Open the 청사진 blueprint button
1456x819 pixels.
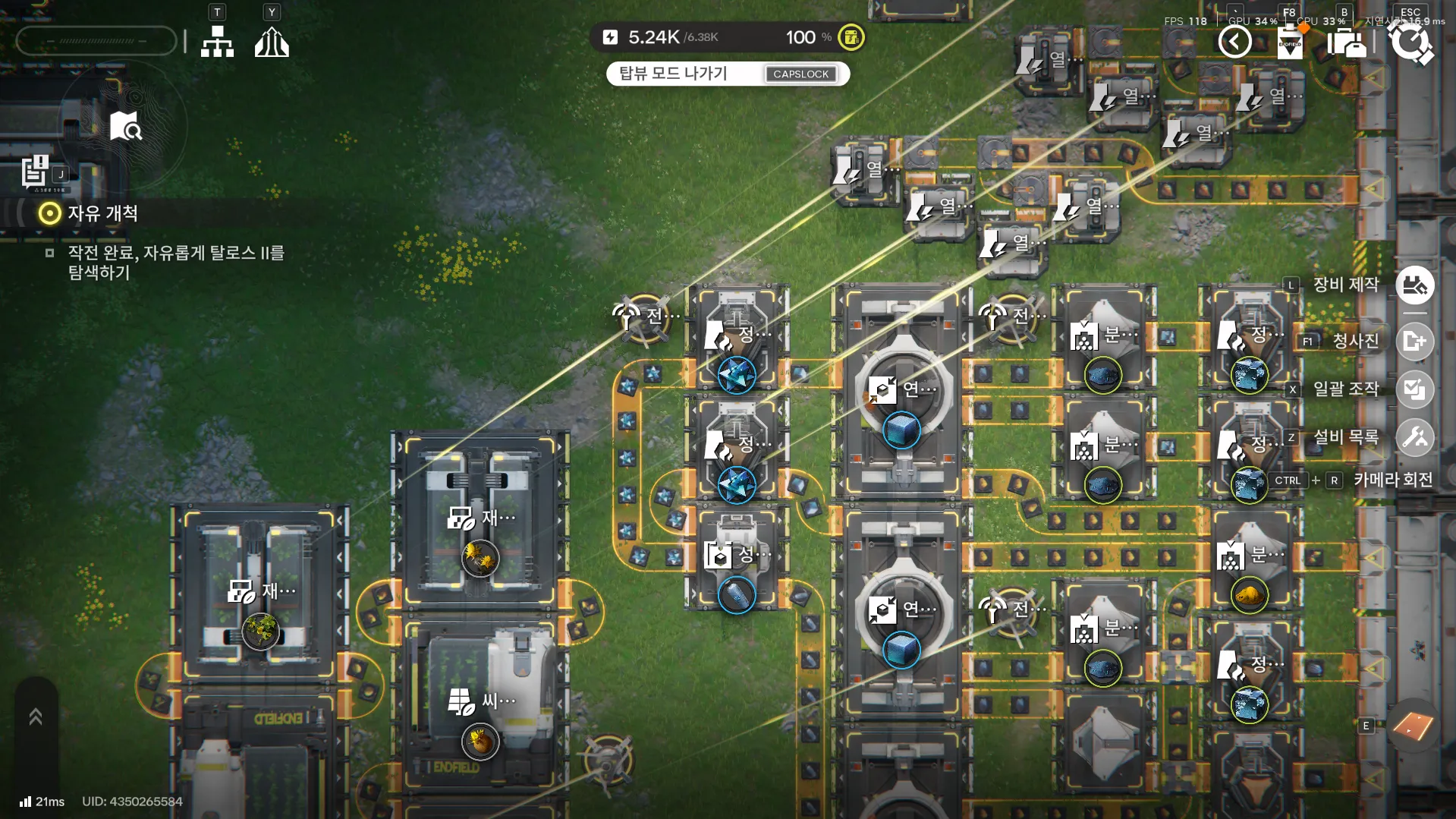(x=1414, y=341)
